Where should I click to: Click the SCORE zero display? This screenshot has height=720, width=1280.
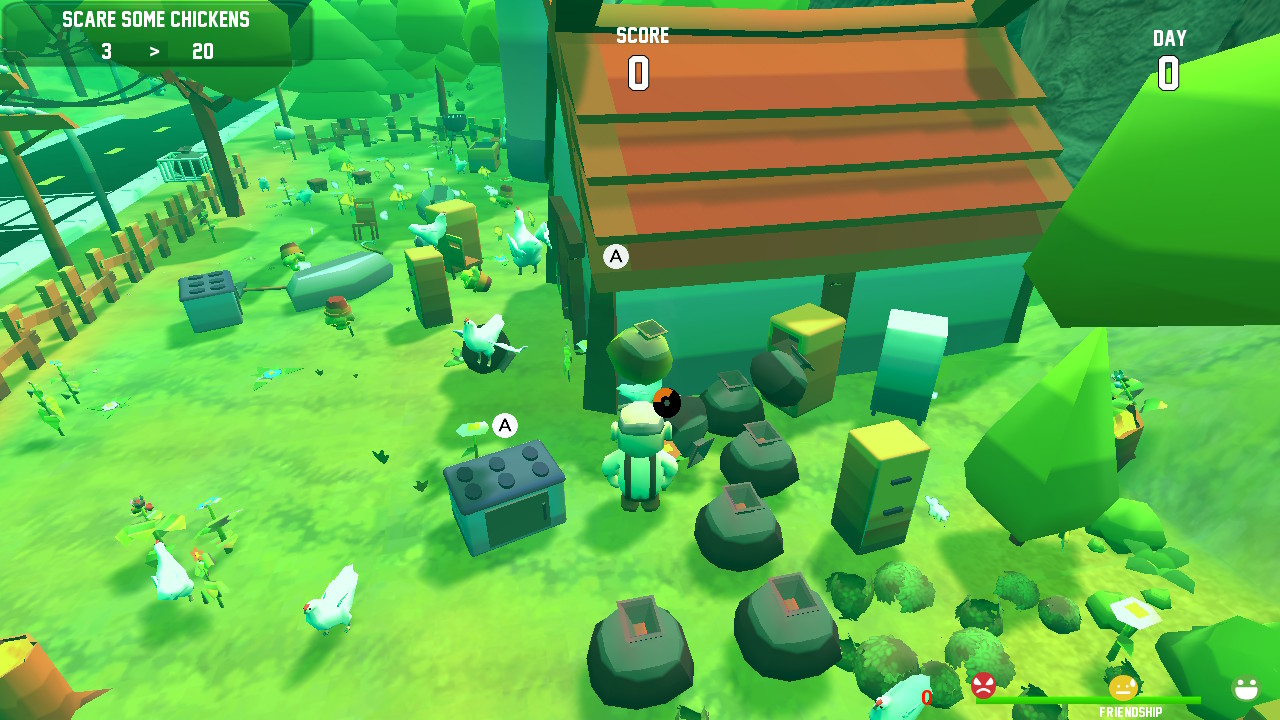[x=641, y=70]
